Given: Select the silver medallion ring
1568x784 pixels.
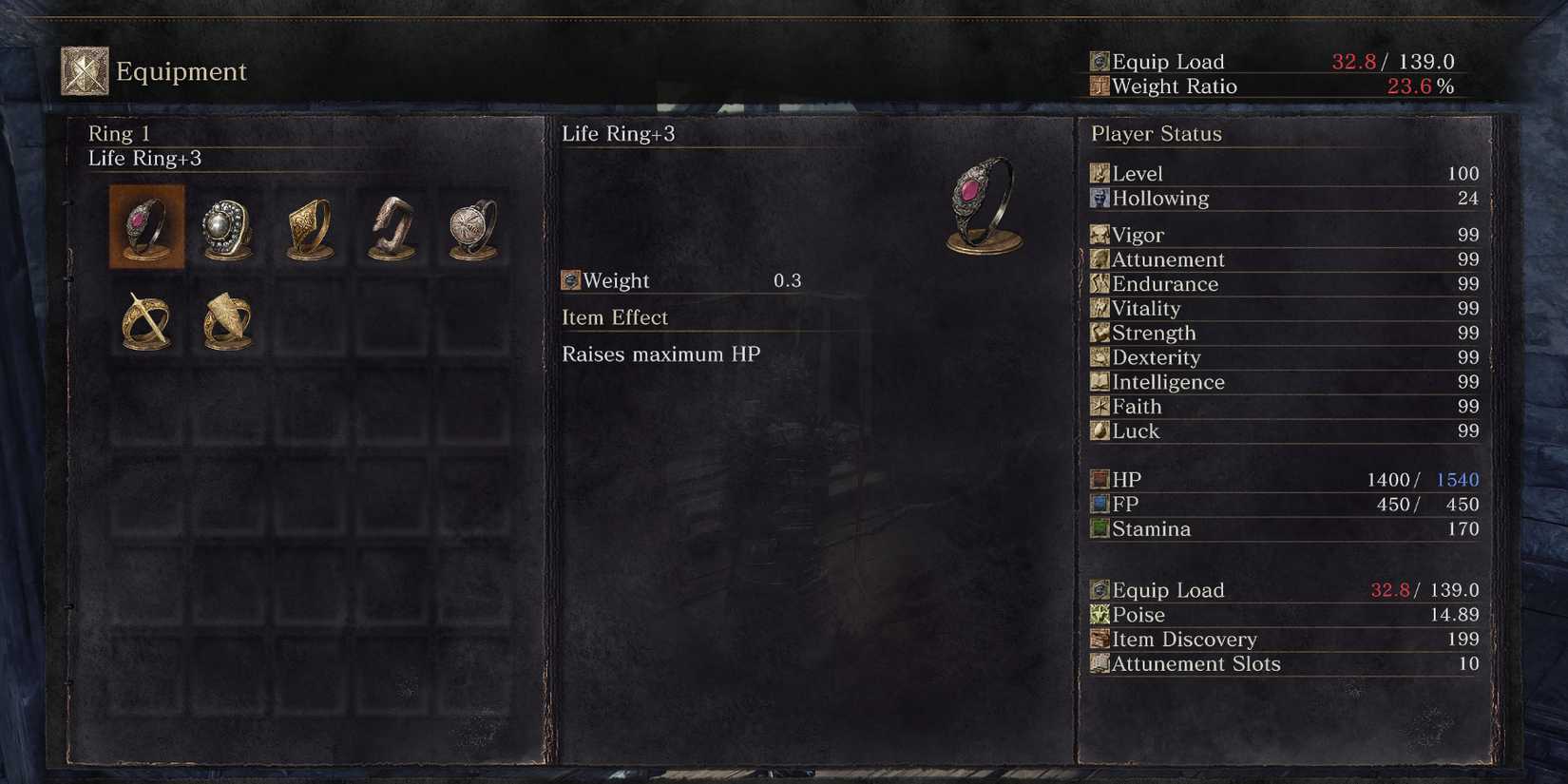Looking at the screenshot, I should pyautogui.click(x=469, y=228).
